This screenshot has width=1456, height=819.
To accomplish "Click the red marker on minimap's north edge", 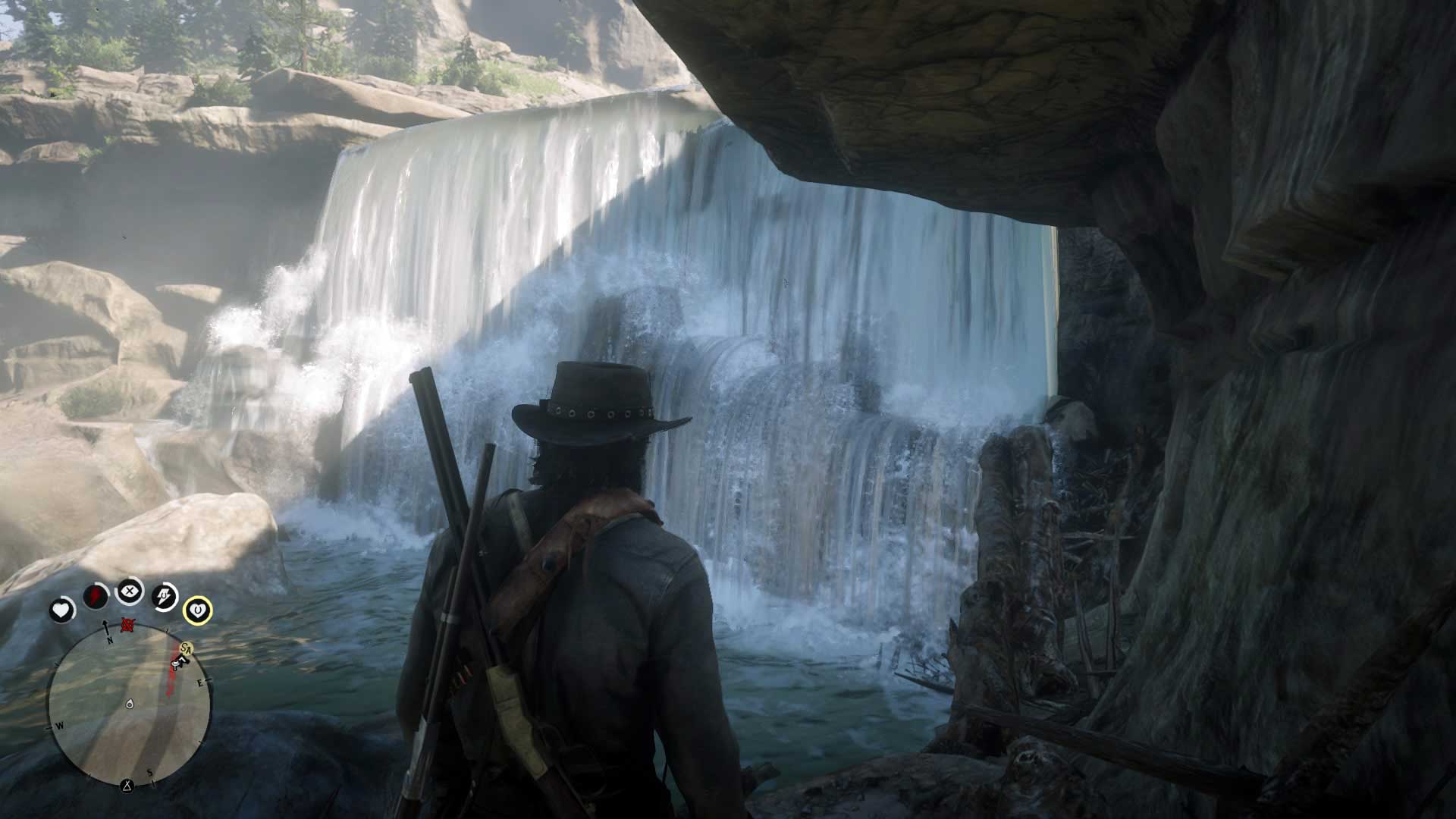I will click(128, 626).
